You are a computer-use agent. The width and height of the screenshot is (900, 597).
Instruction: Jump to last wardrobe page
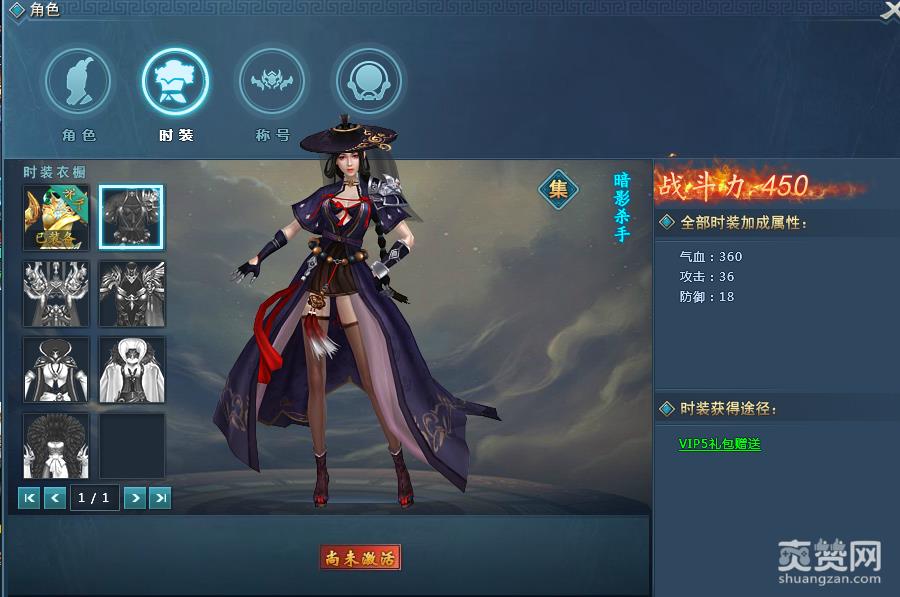click(160, 497)
